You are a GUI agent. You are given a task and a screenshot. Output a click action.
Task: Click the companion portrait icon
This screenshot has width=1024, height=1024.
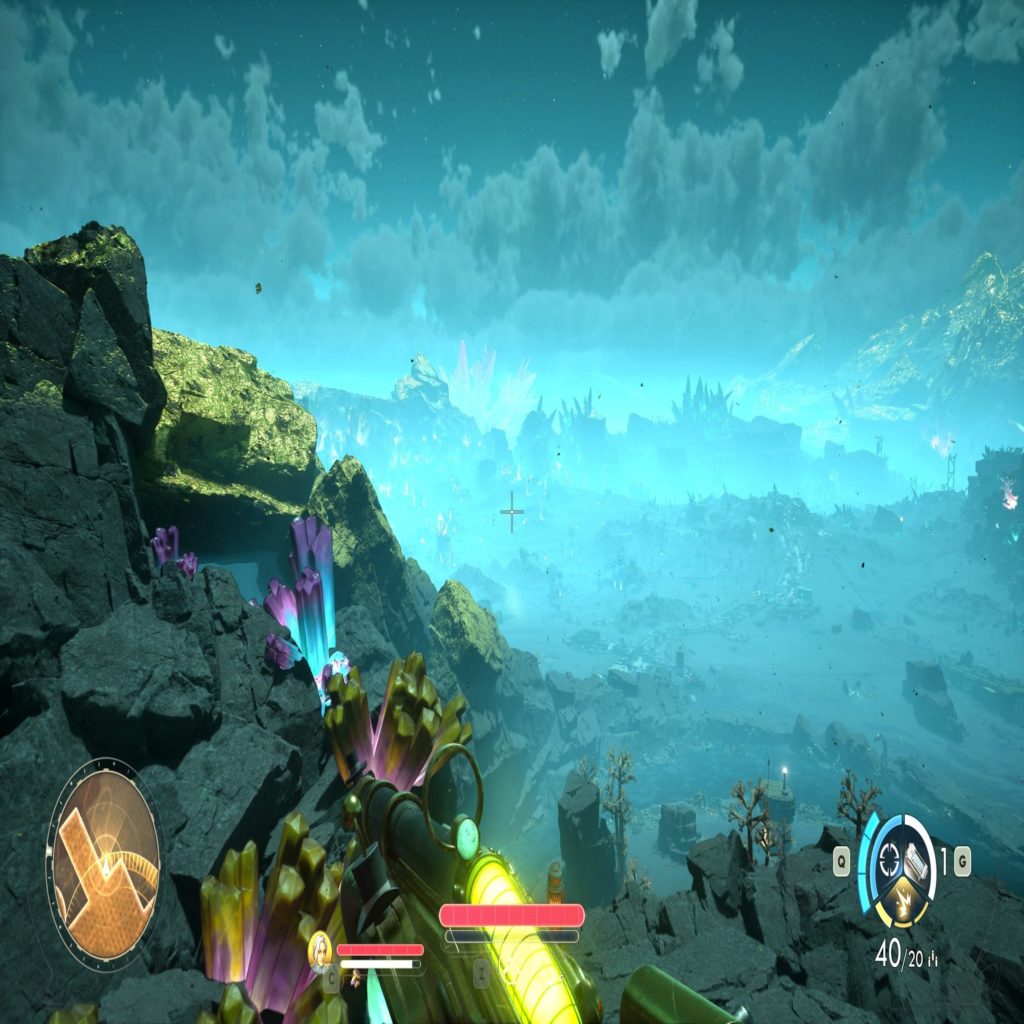click(x=320, y=948)
